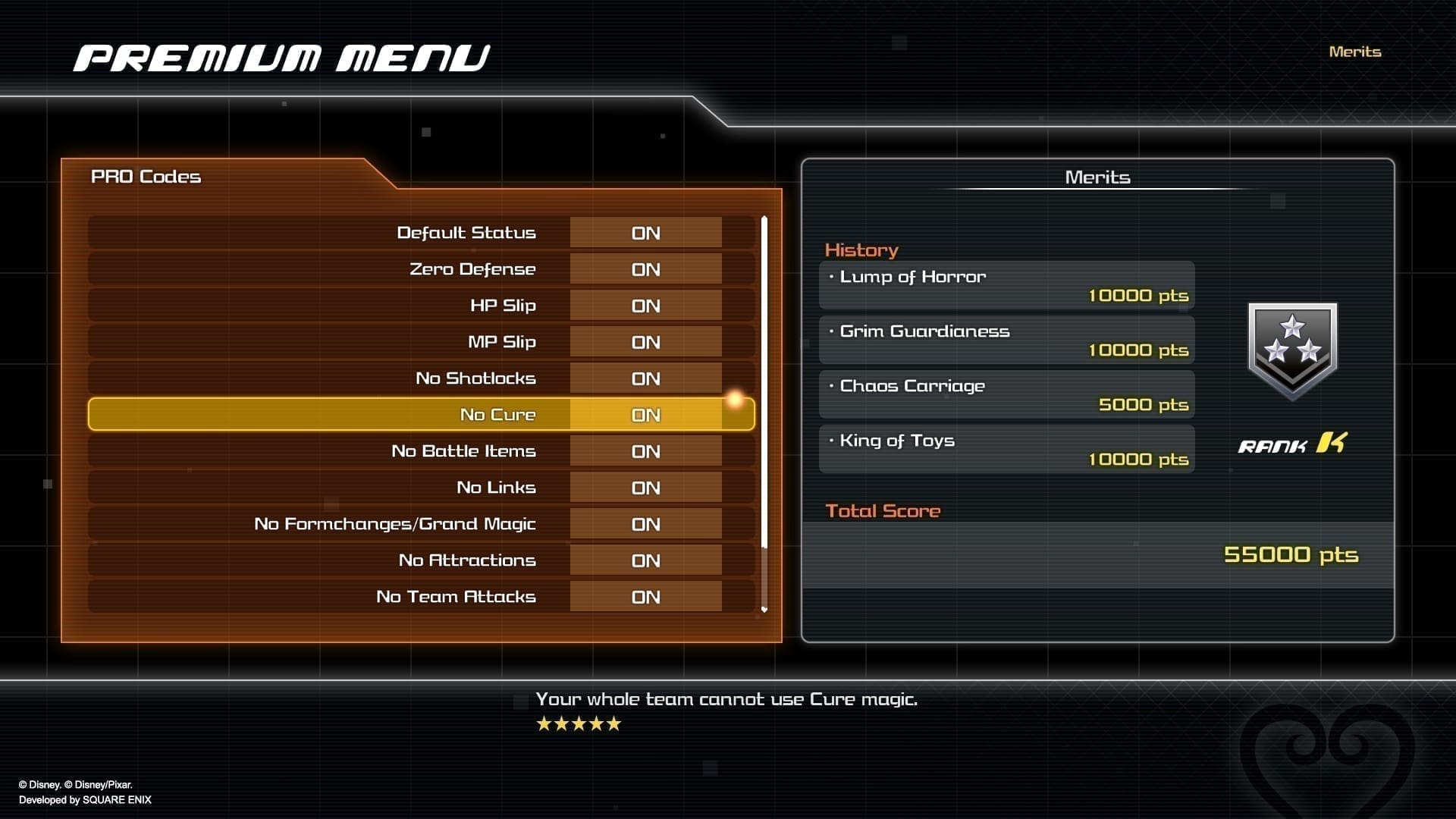Toggle the No Battle Items code

(x=645, y=451)
